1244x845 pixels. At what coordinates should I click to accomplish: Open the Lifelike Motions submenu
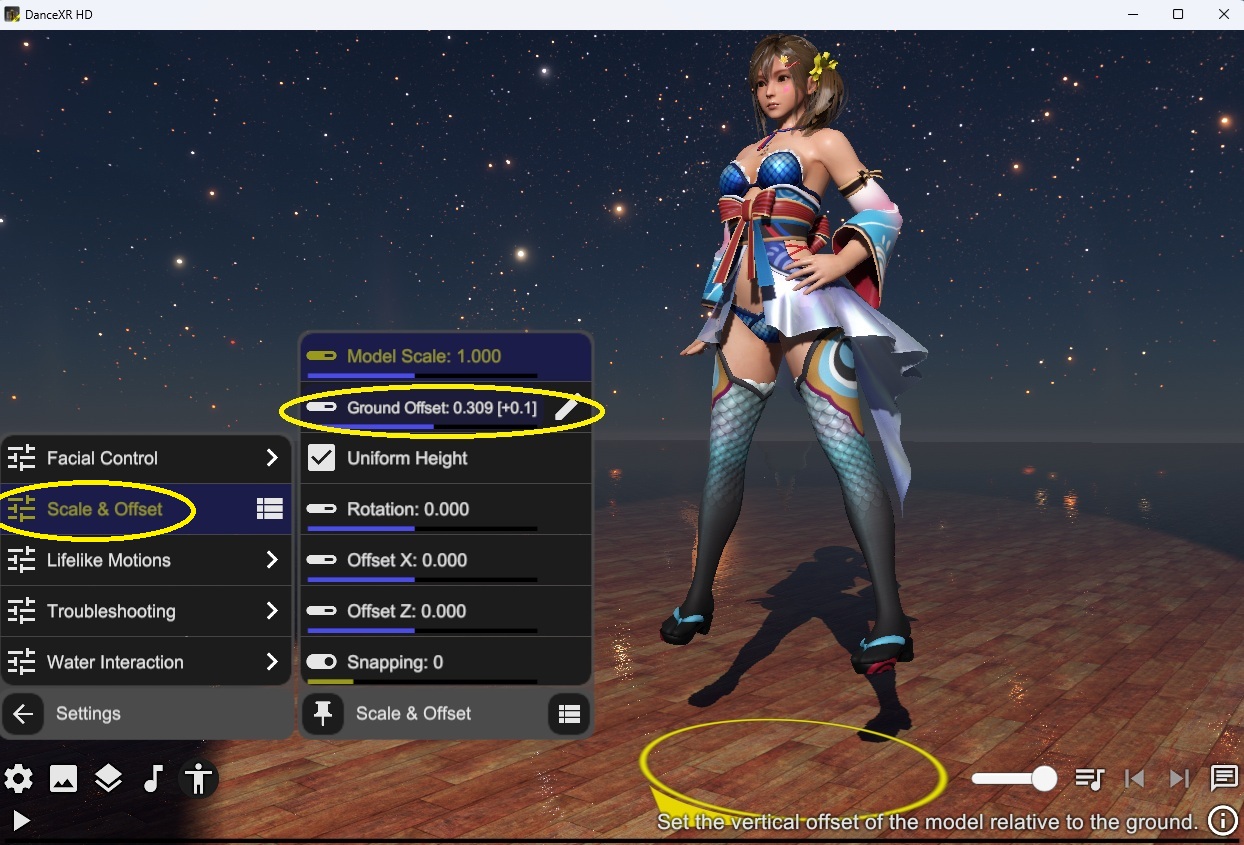[145, 560]
